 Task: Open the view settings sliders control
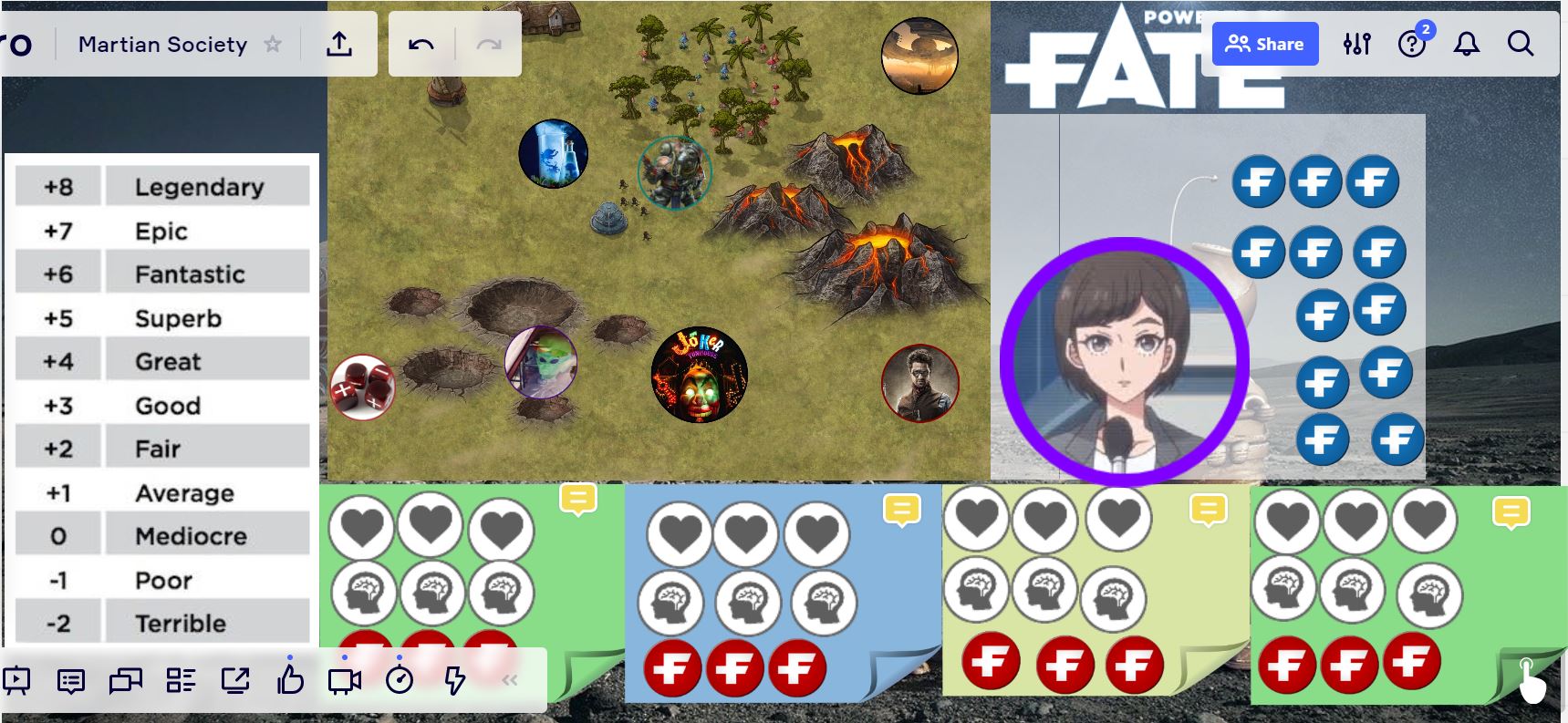tap(1356, 43)
